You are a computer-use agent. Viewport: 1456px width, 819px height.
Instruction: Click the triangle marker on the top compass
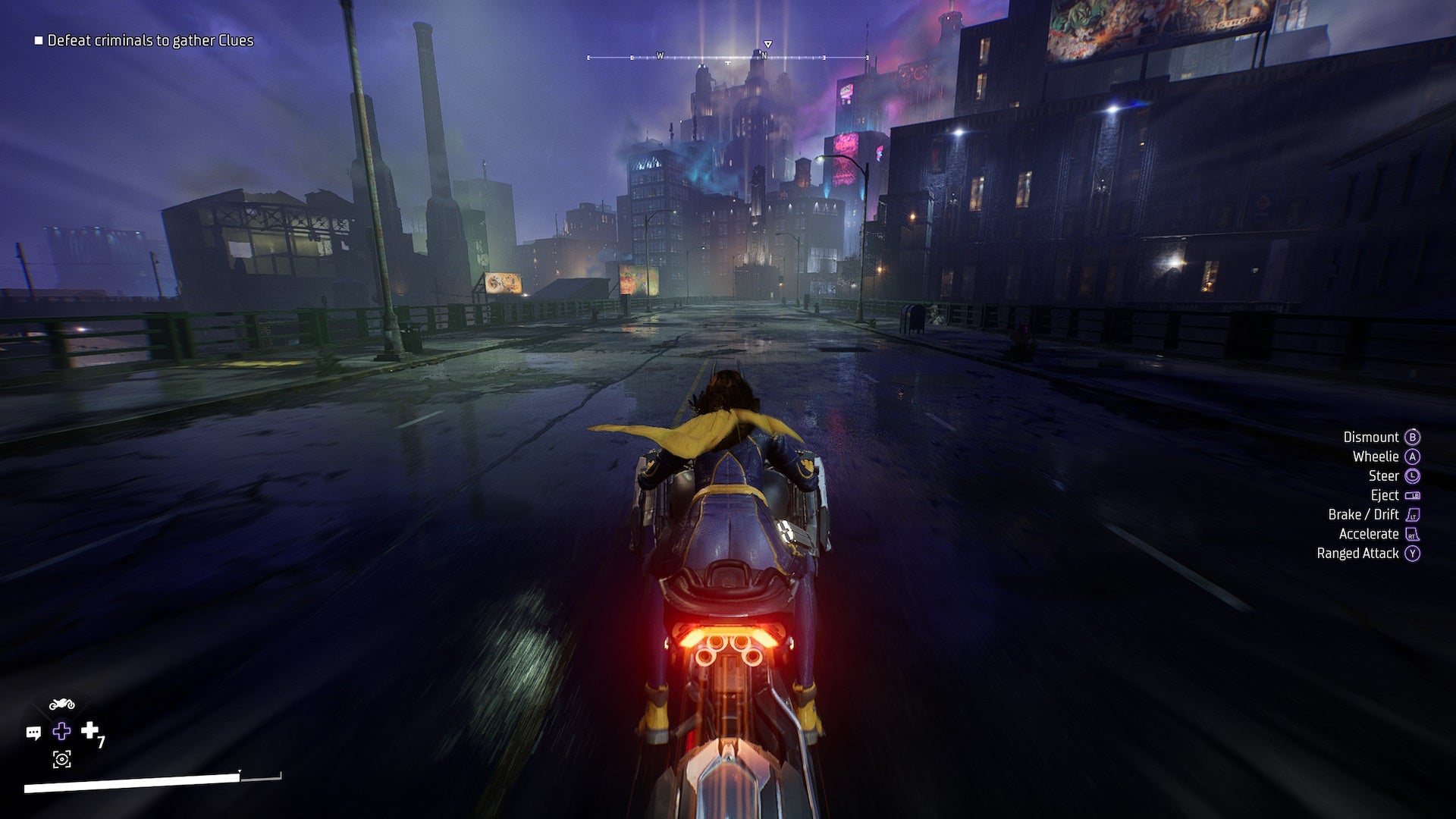768,44
